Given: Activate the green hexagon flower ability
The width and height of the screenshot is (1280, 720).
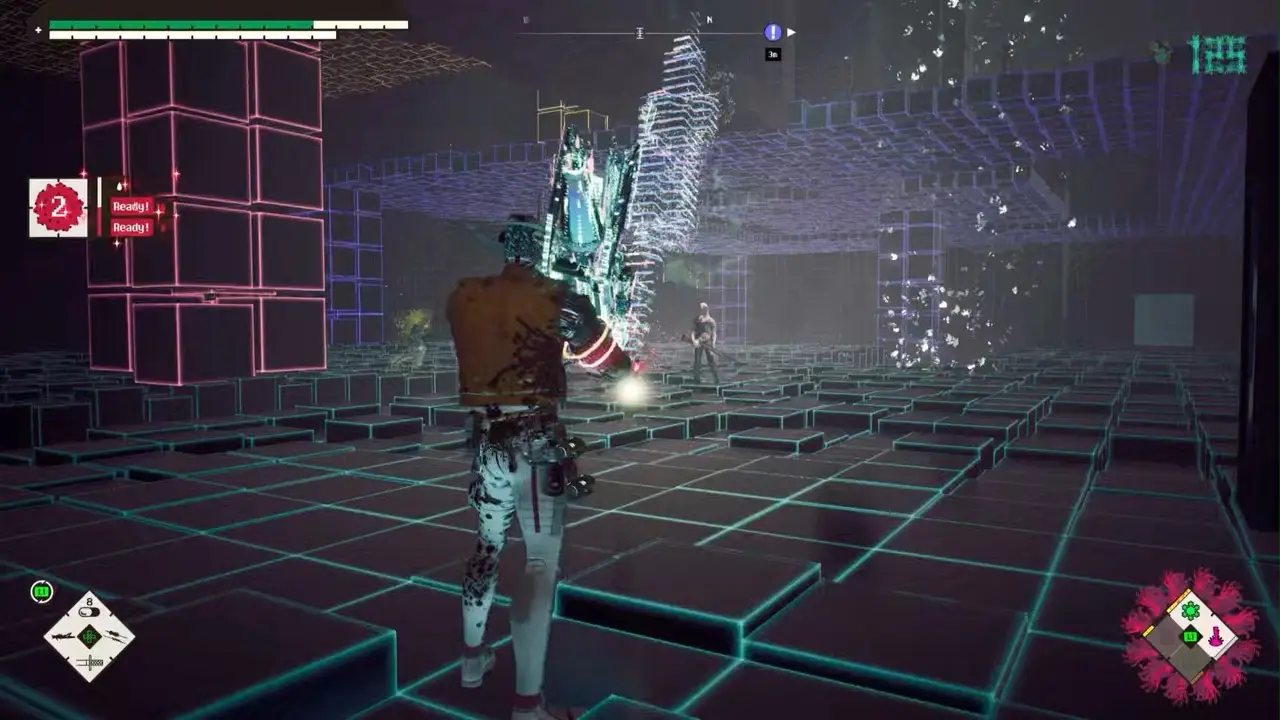Looking at the screenshot, I should (1190, 610).
